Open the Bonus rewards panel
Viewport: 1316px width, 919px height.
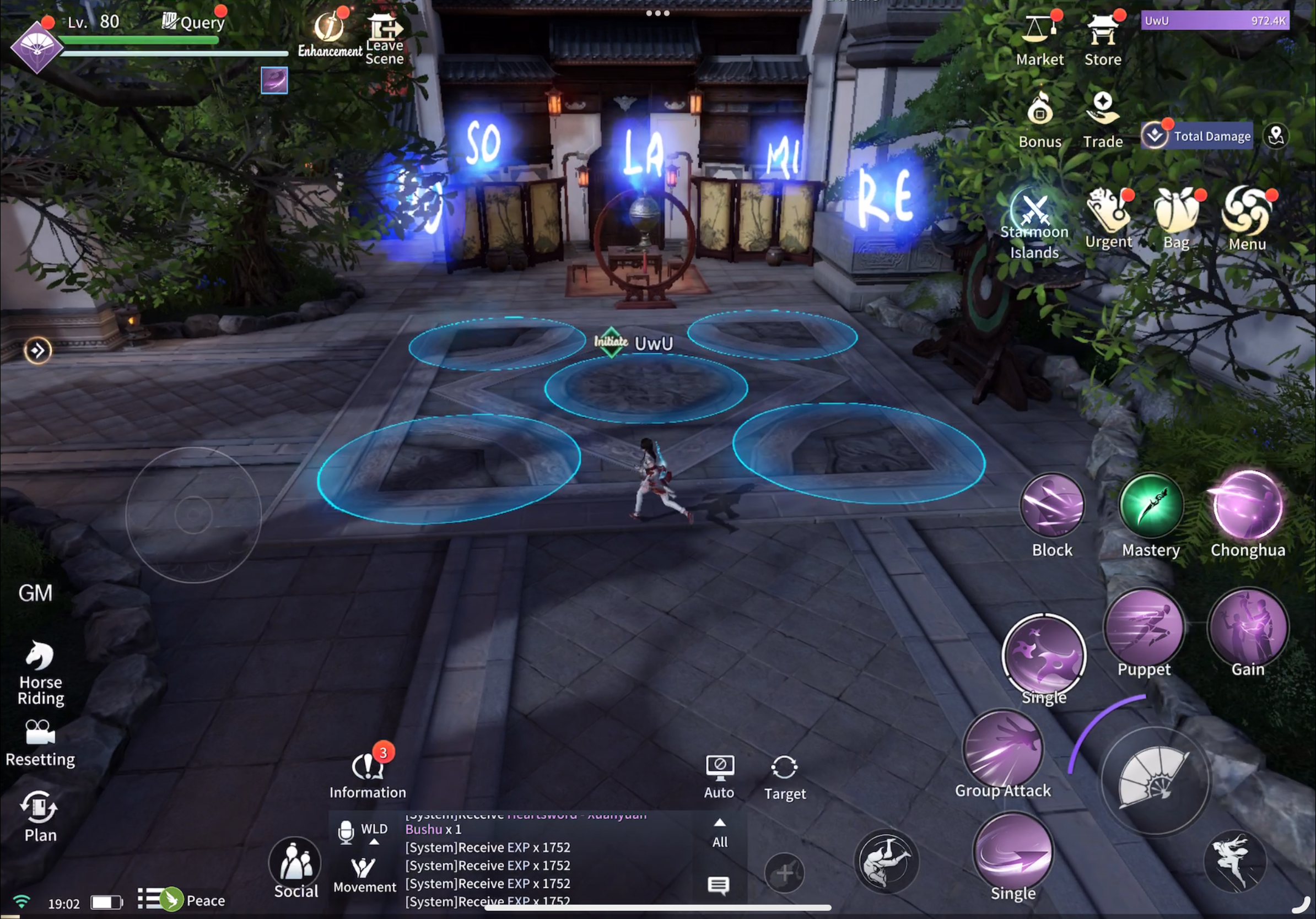(x=1040, y=119)
